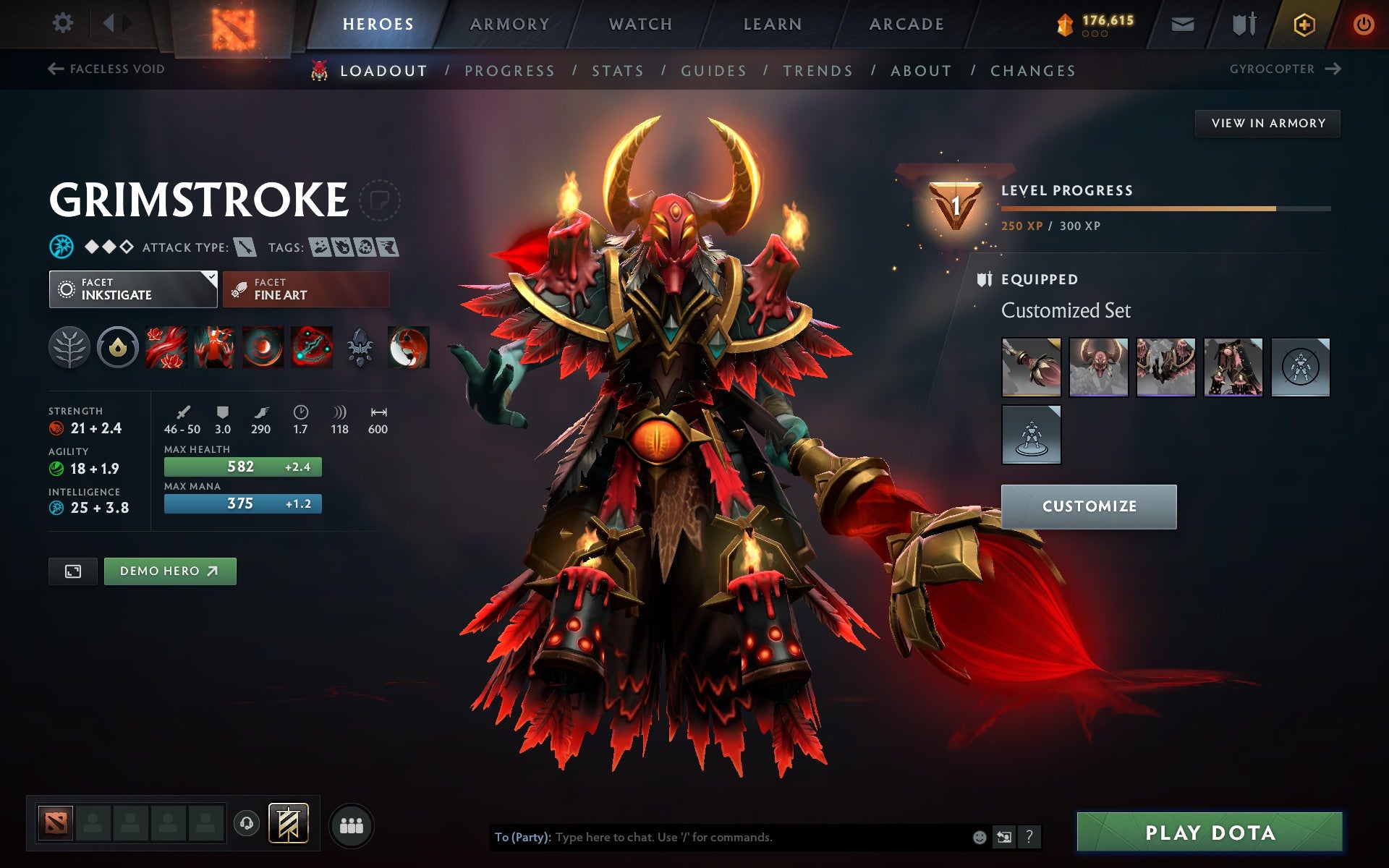Switch to the STATS tab
Viewport: 1389px width, 868px height.
pos(616,70)
